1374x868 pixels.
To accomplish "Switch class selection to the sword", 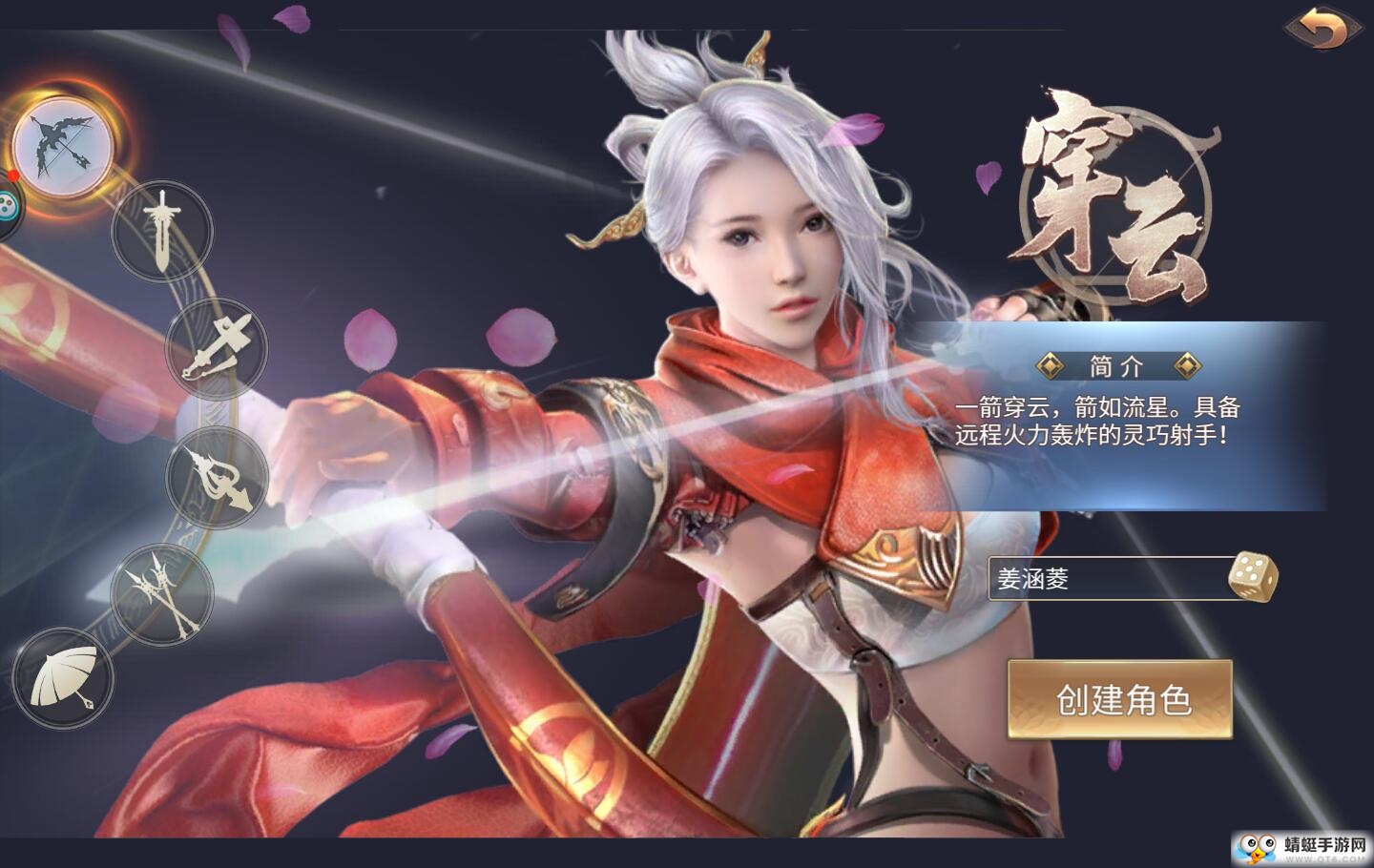I will click(x=164, y=229).
